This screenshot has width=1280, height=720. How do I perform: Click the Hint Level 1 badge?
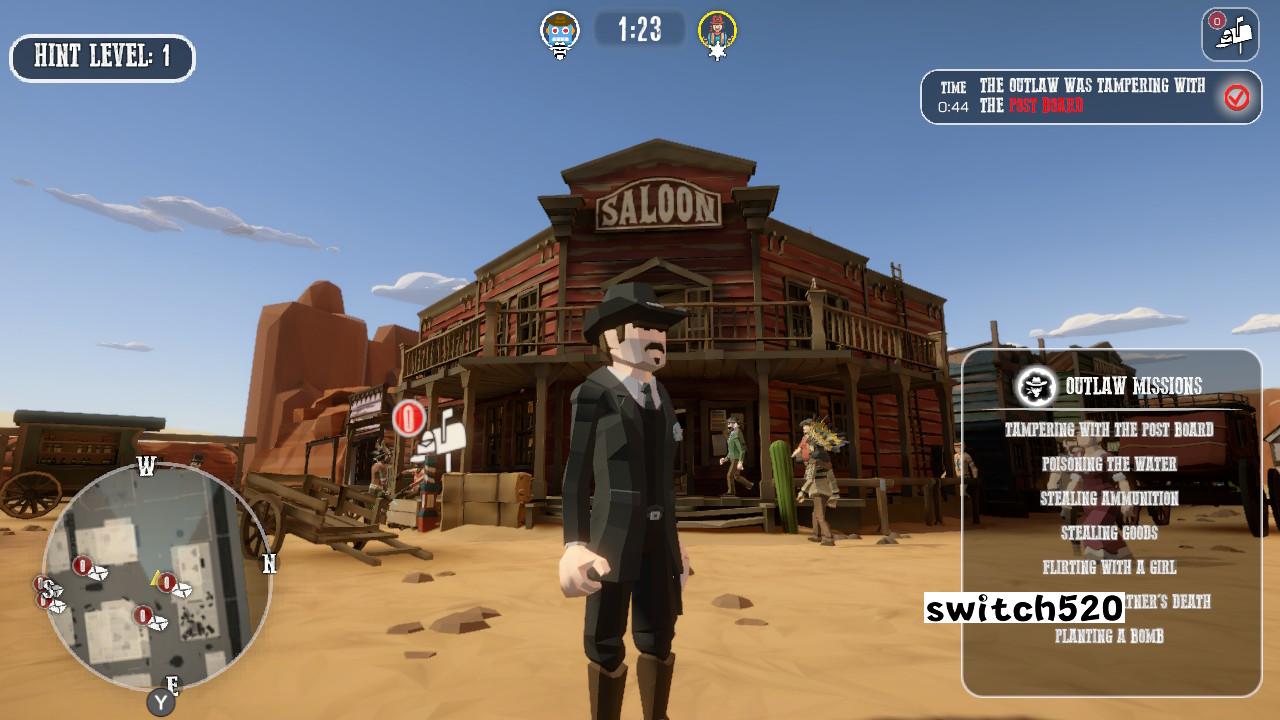point(102,57)
